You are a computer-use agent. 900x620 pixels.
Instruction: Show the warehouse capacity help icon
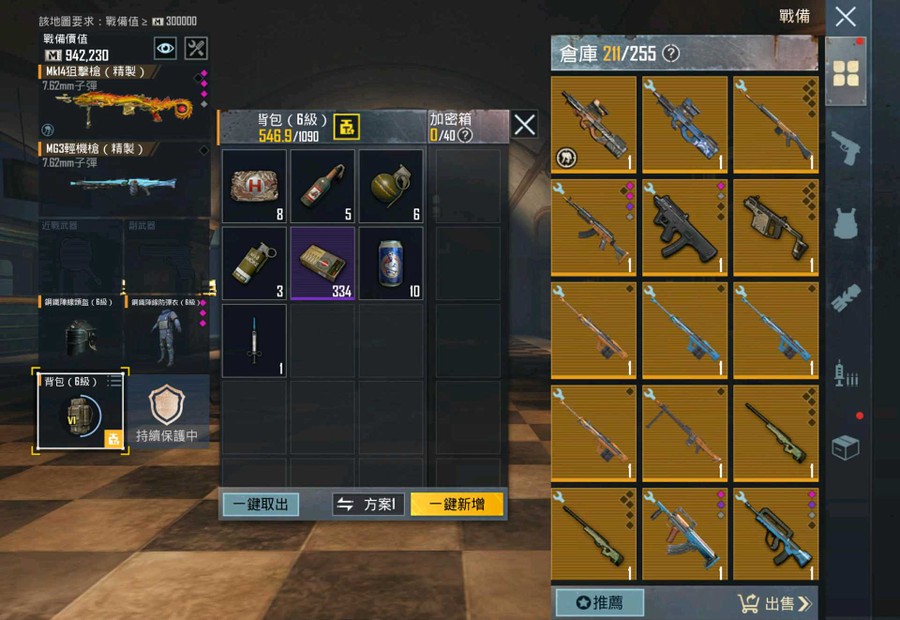click(671, 53)
